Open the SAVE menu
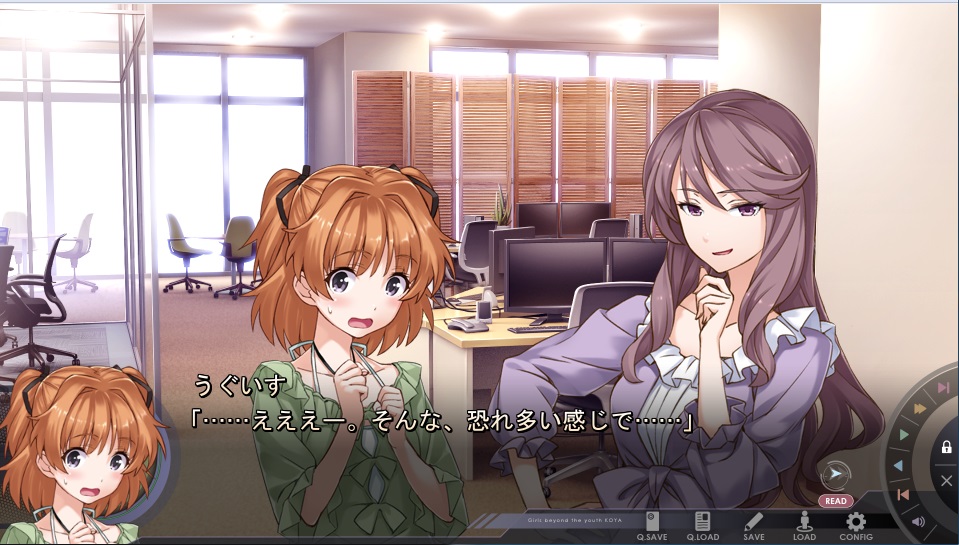 pyautogui.click(x=754, y=524)
